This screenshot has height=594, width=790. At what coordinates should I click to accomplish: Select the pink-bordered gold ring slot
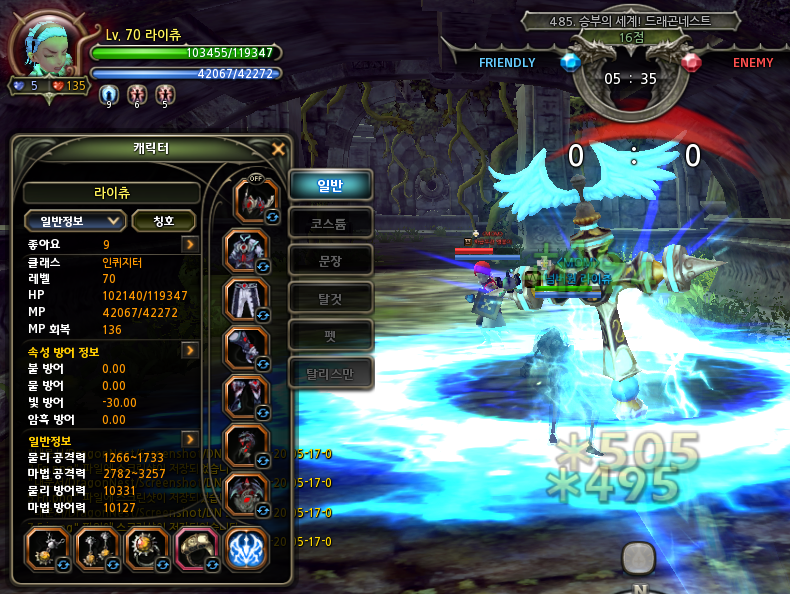(195, 547)
